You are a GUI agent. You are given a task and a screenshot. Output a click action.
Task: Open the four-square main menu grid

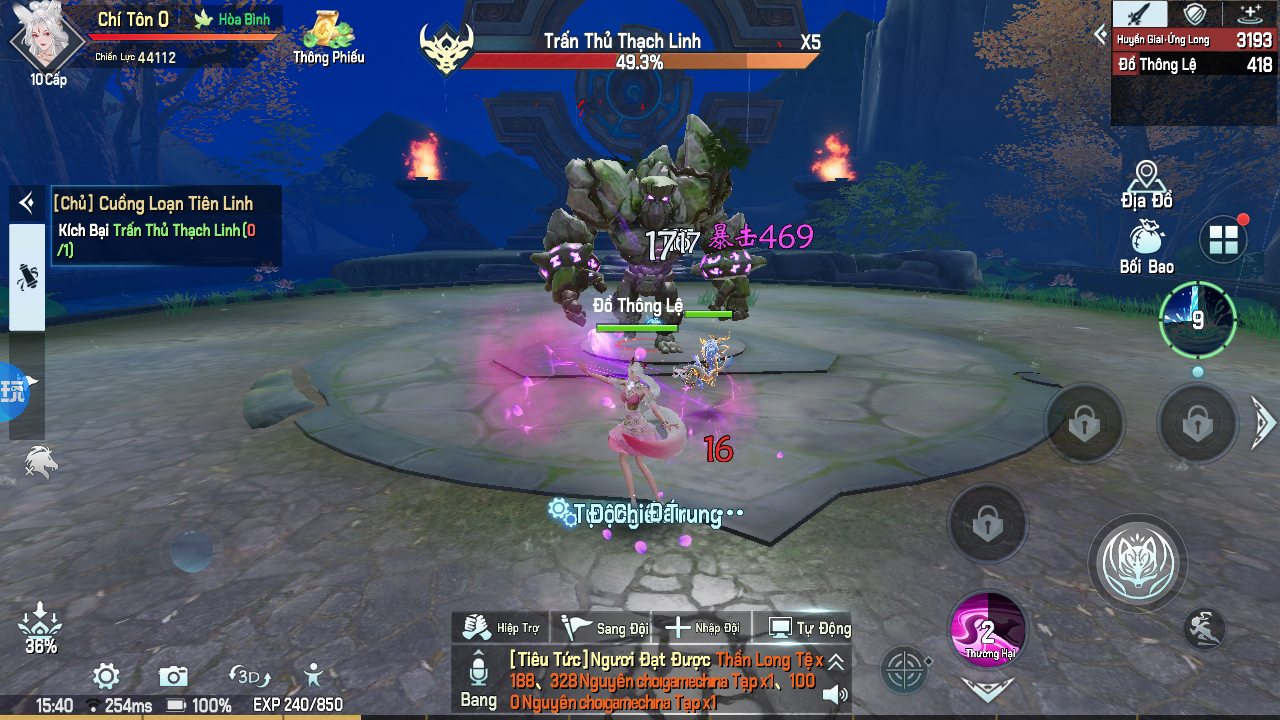pyautogui.click(x=1223, y=240)
